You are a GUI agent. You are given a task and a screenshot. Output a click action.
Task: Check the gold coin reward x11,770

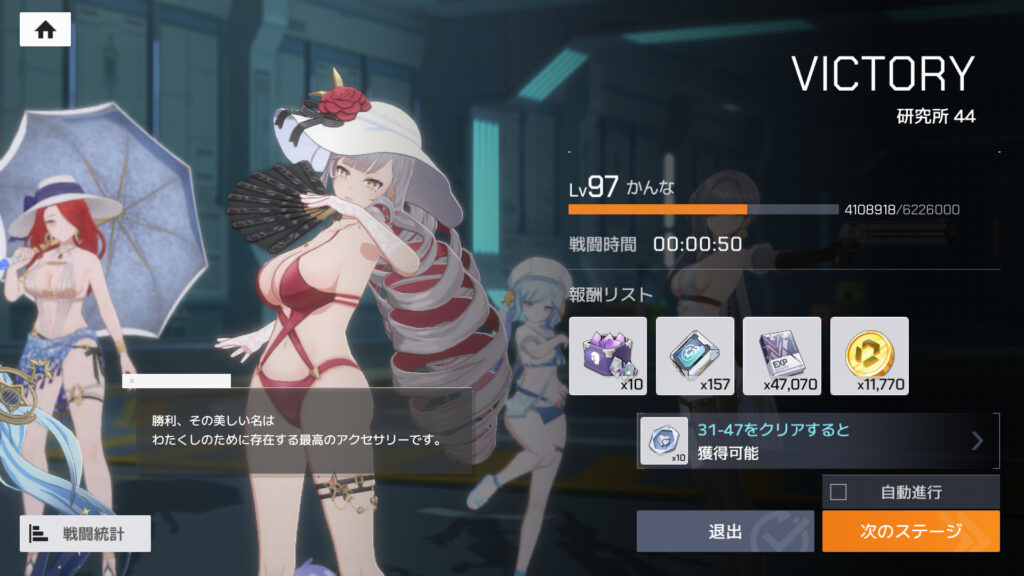click(x=869, y=355)
